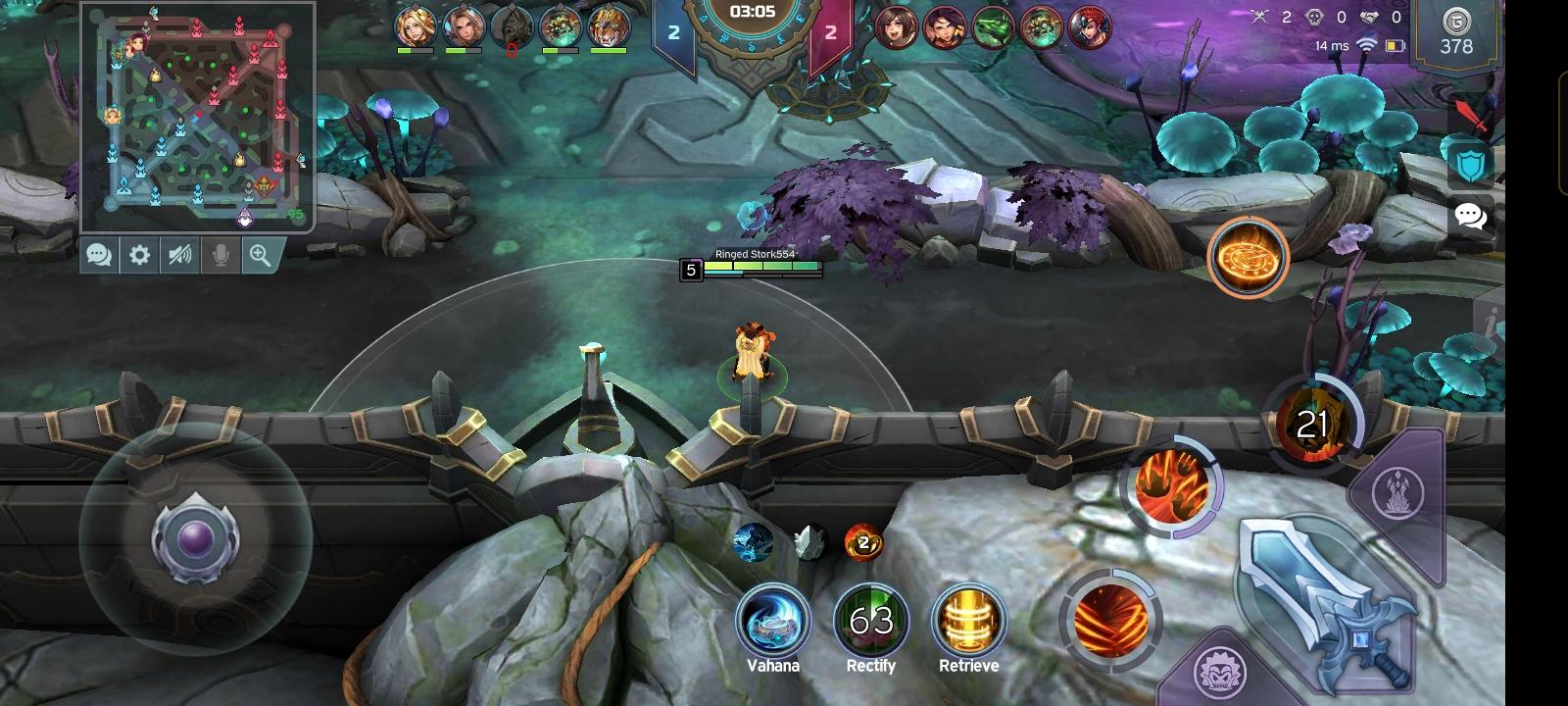This screenshot has width=1568, height=706.
Task: Select the Vahana skill icon
Action: point(773,620)
